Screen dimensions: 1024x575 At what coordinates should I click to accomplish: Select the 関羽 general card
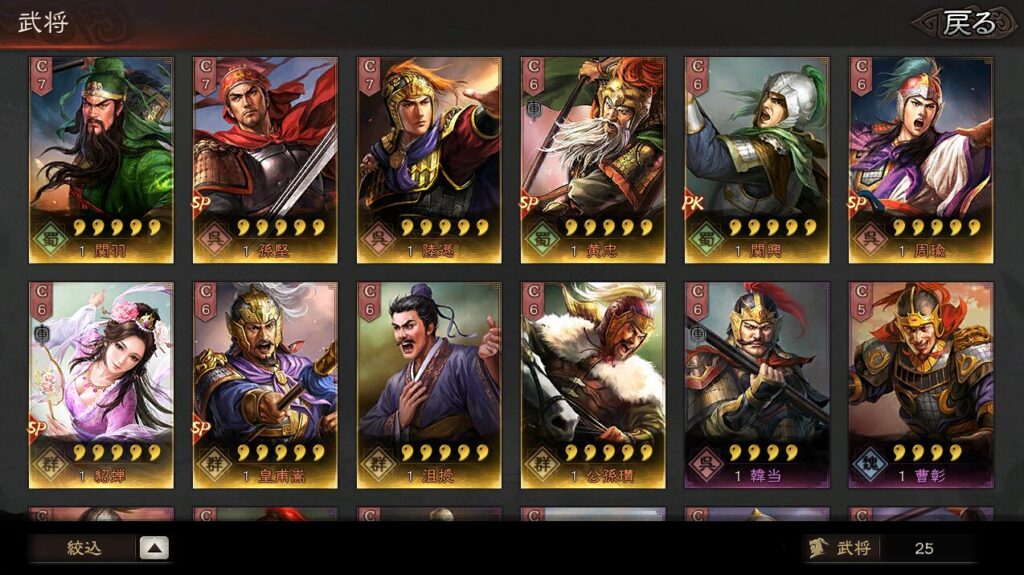(101, 160)
